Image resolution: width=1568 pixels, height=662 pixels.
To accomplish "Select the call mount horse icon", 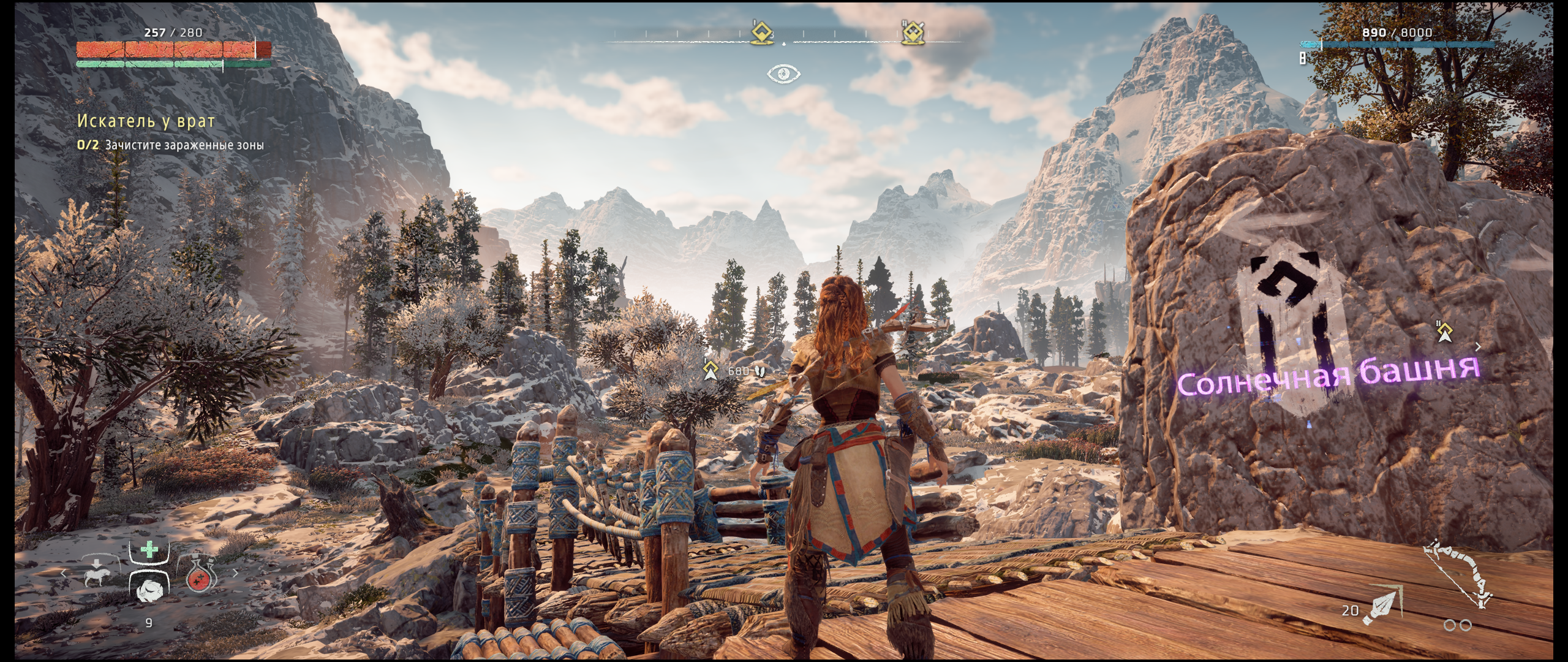I will 97,574.
